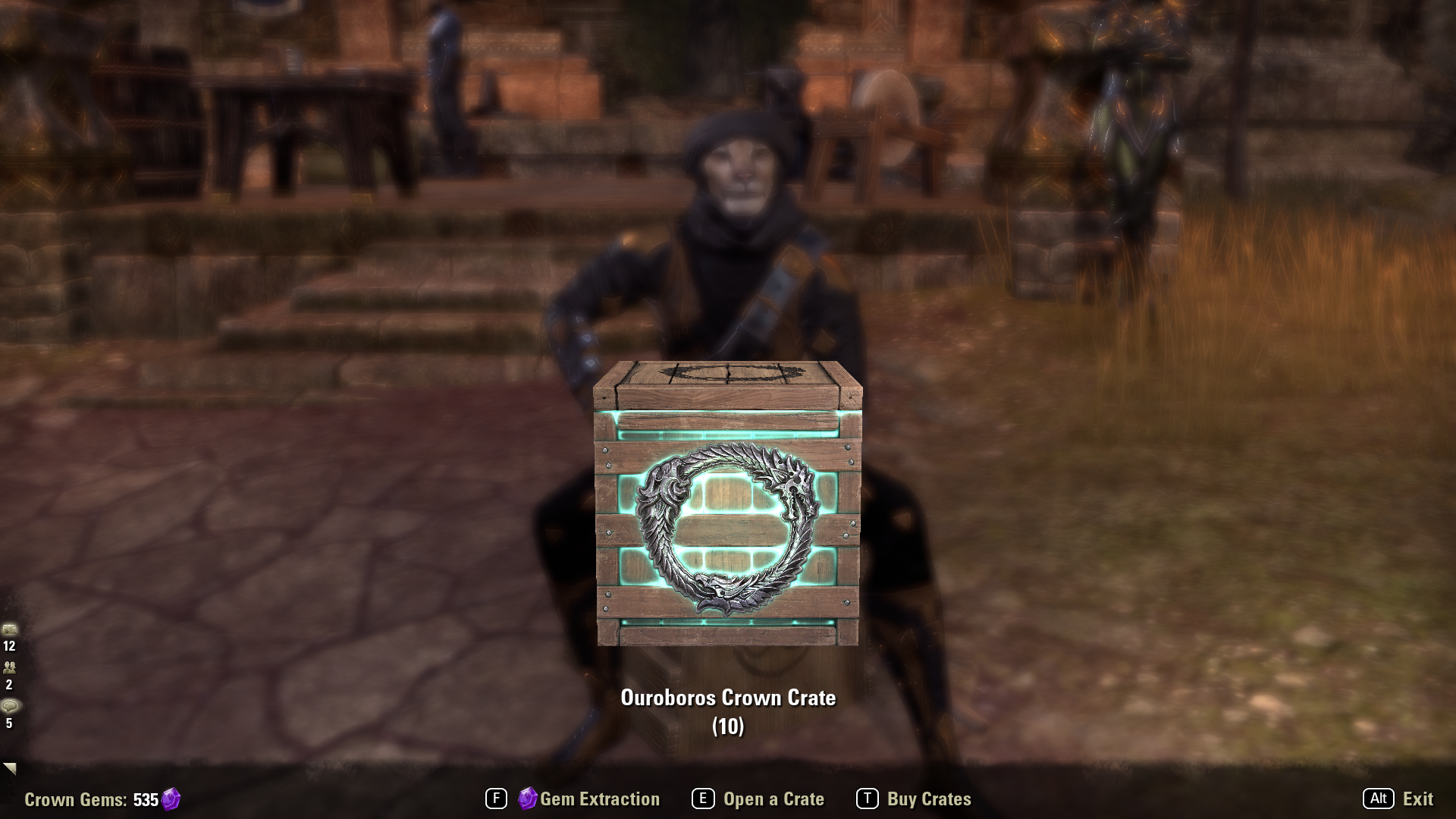Open the unread mail icon showing 12
Viewport: 1456px width, 819px height.
coord(9,629)
